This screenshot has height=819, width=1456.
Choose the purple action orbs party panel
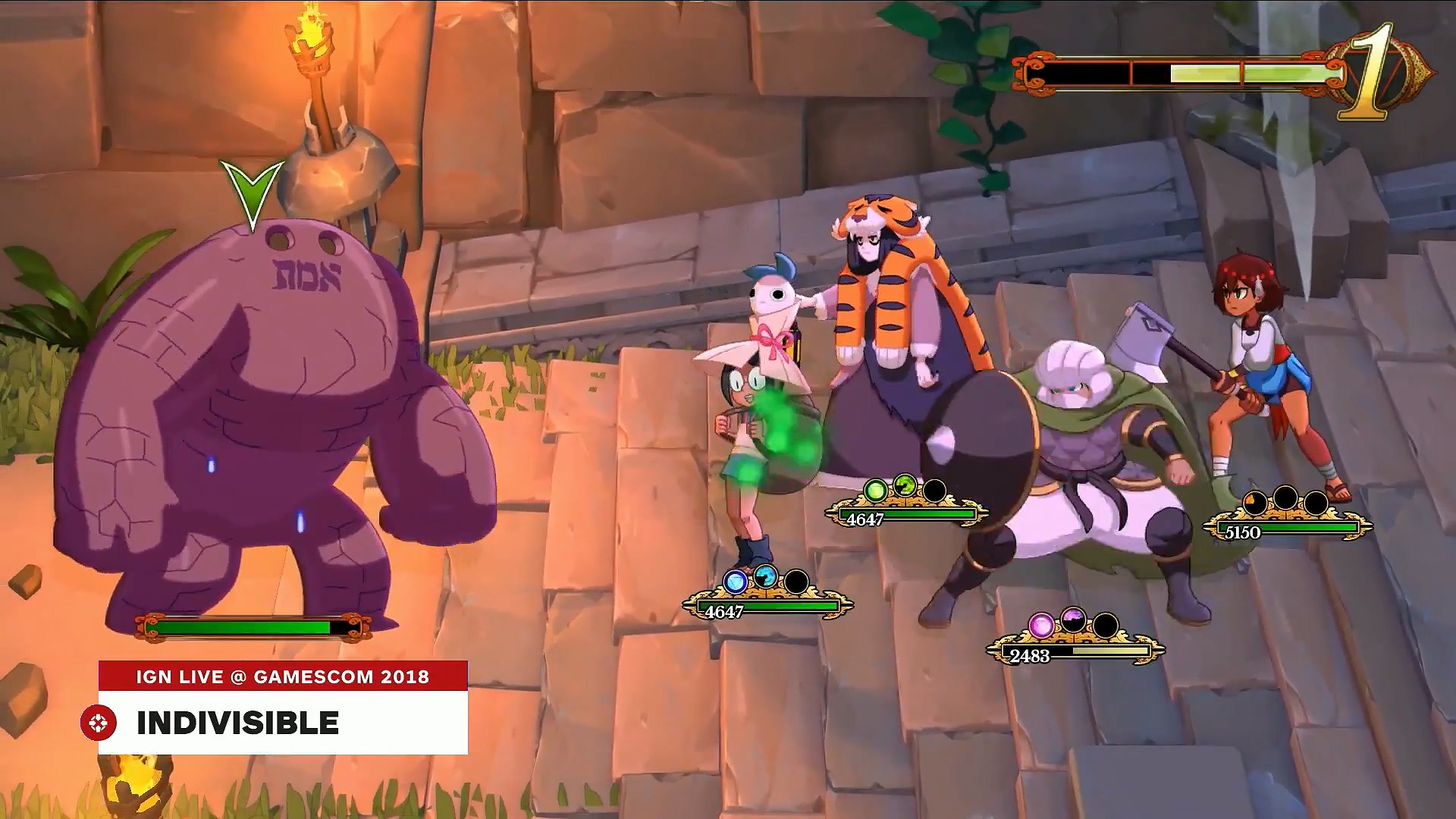tap(1075, 640)
